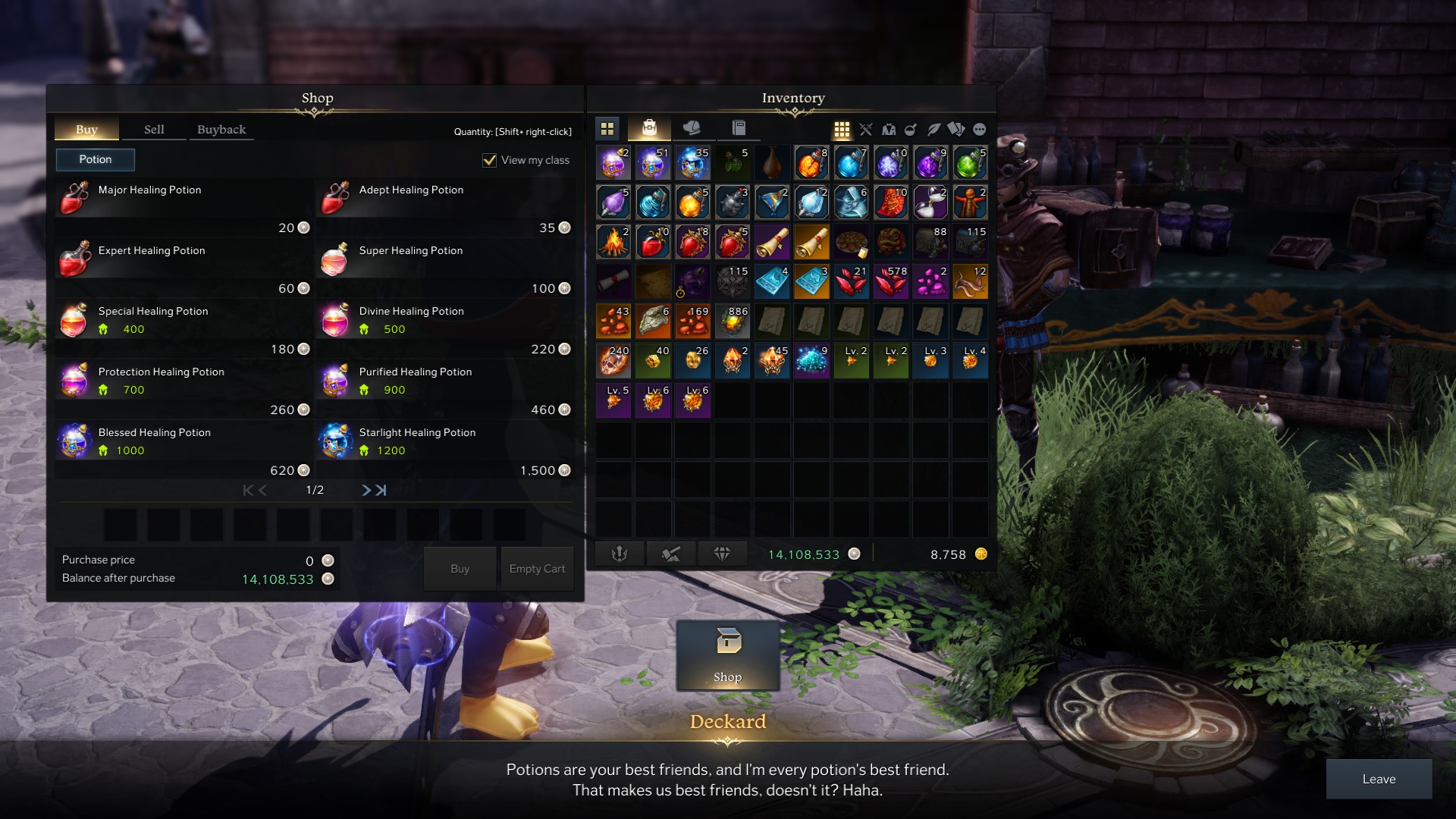Filter inventory with the leaf materials icon

[933, 129]
